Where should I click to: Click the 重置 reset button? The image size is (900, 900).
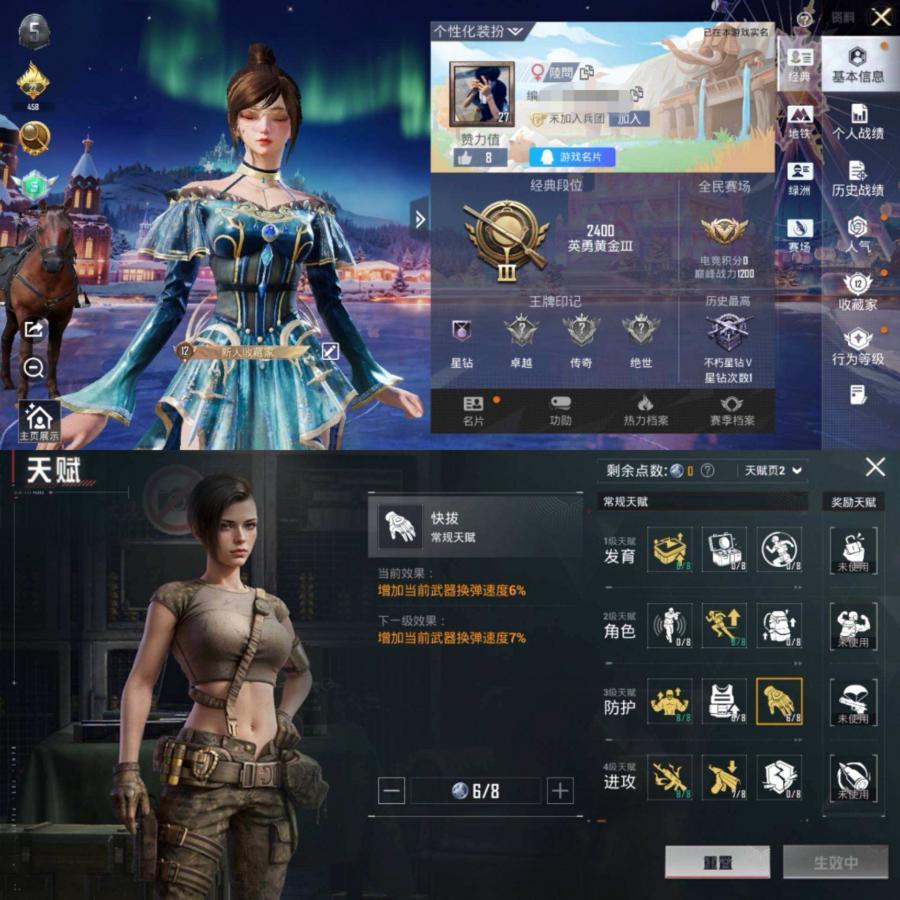pyautogui.click(x=717, y=862)
